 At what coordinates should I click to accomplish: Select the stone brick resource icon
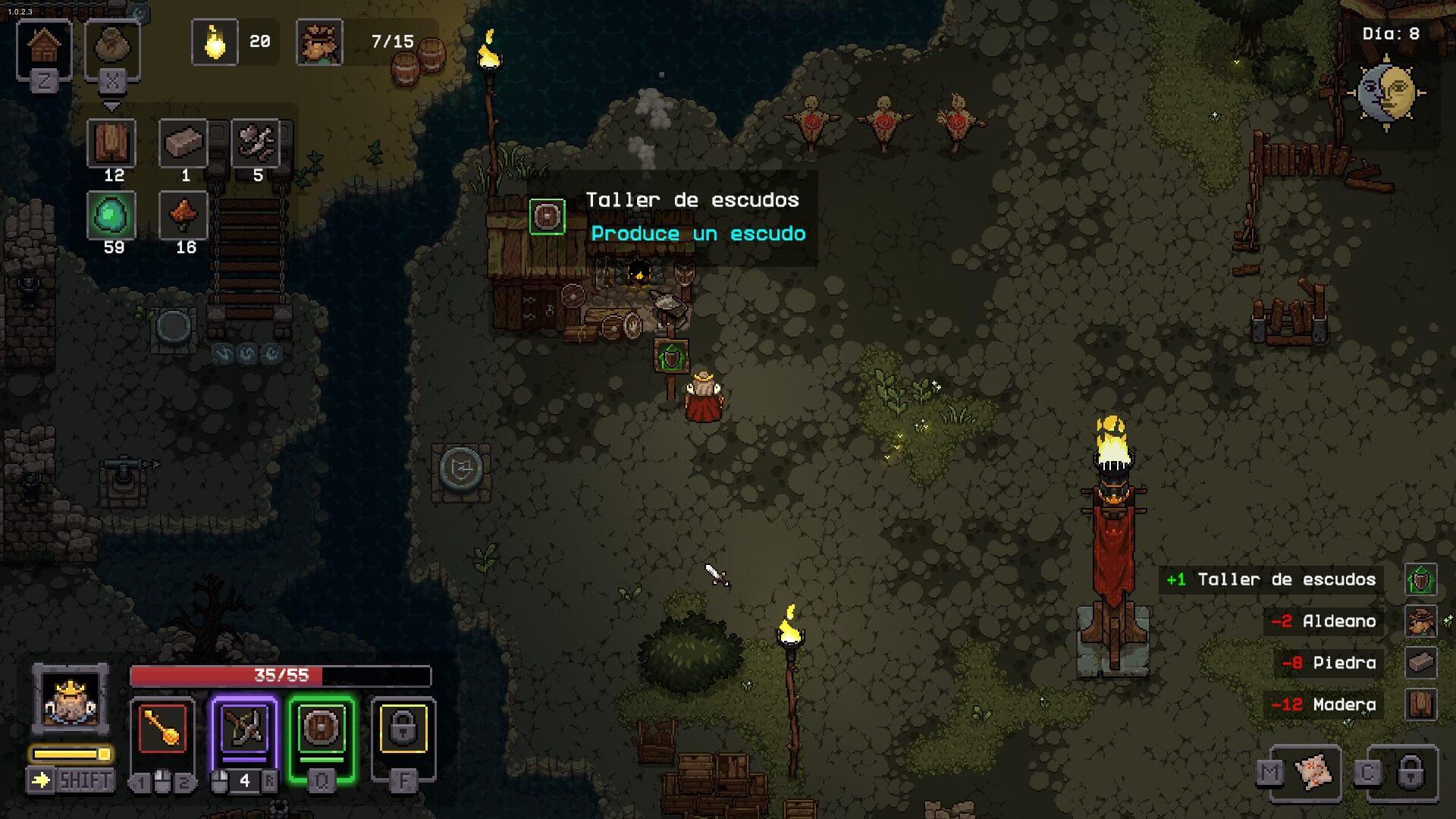(184, 143)
